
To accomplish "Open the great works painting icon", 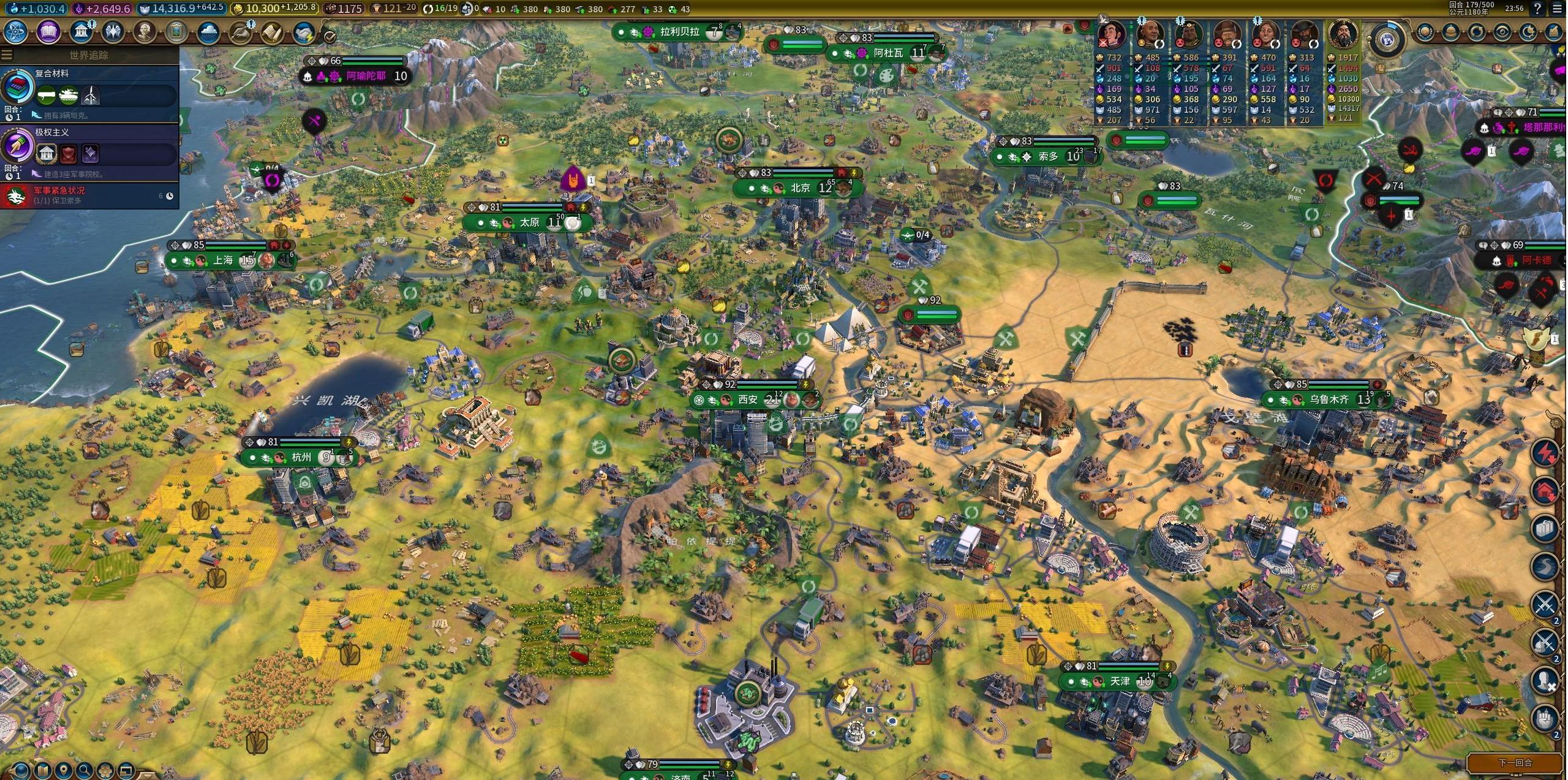I will pyautogui.click(x=176, y=32).
